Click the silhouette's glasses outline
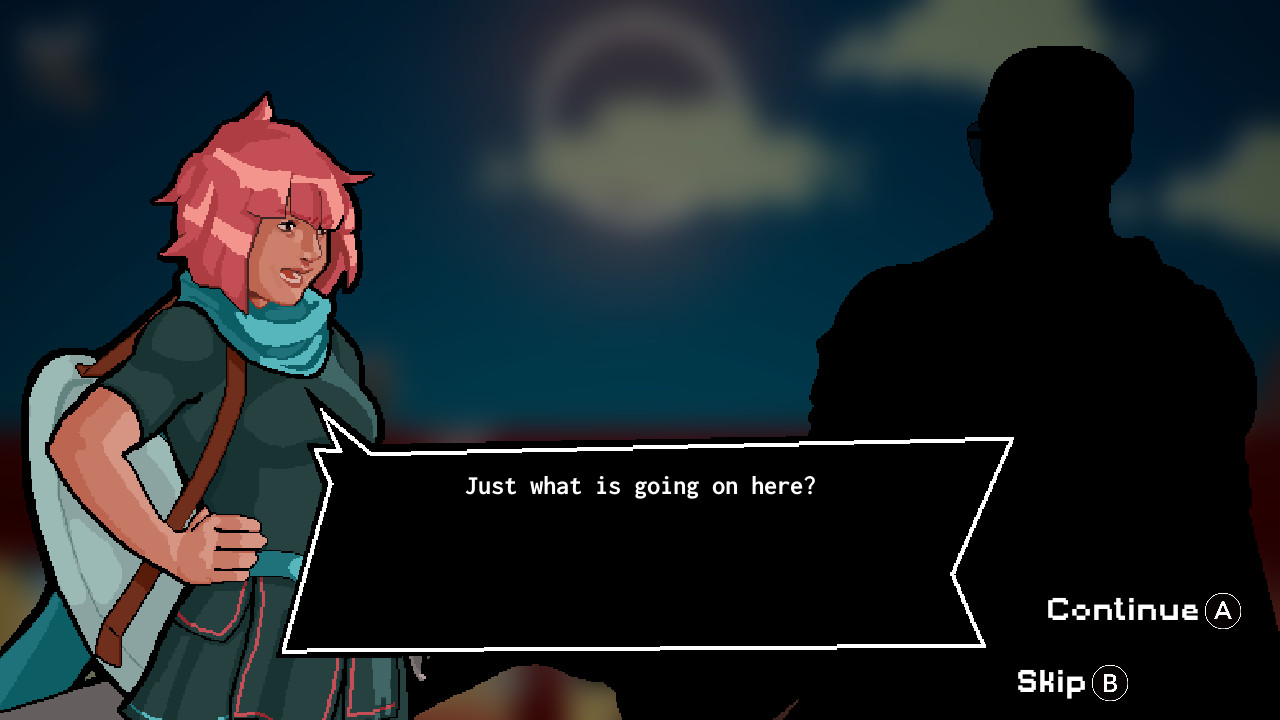This screenshot has width=1280, height=720. coord(975,134)
